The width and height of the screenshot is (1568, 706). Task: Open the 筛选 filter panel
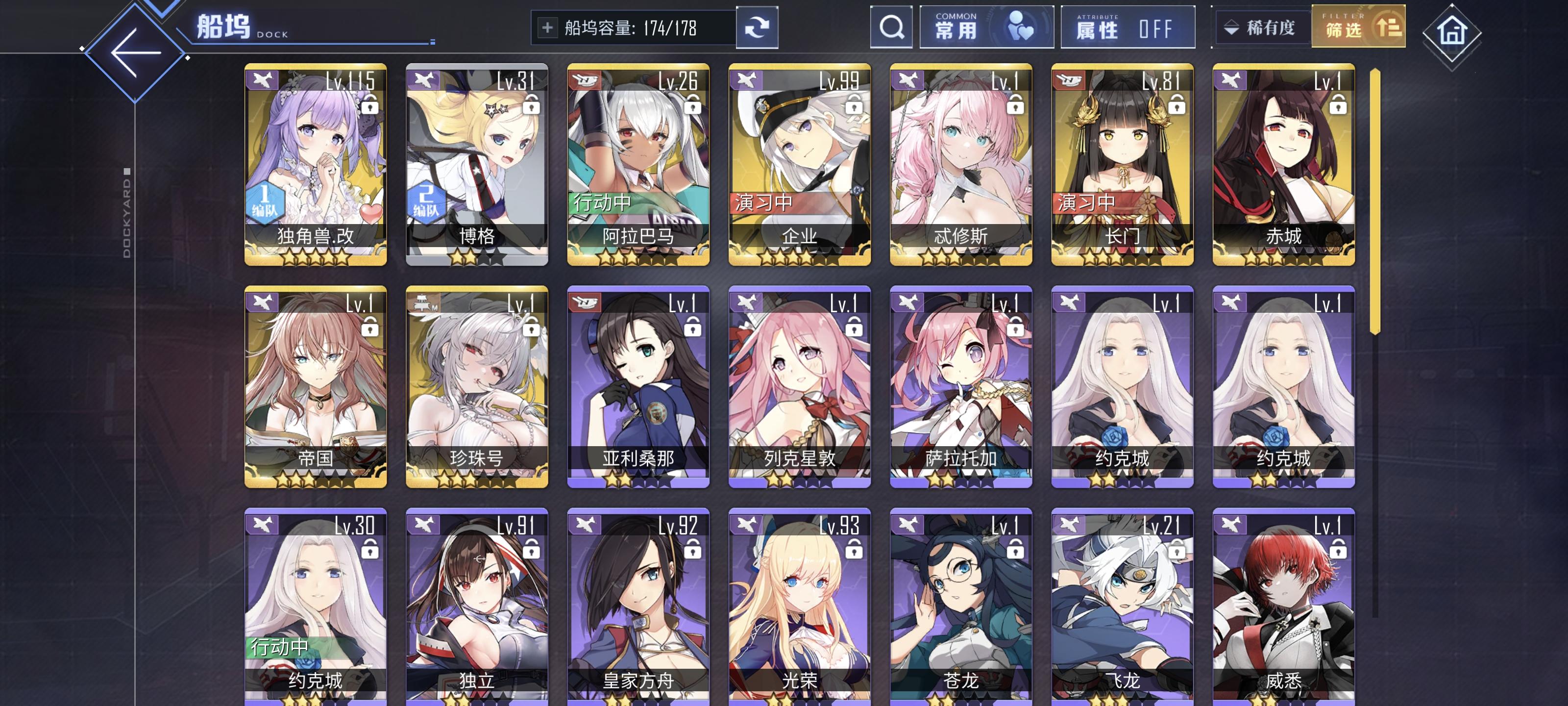1359,27
